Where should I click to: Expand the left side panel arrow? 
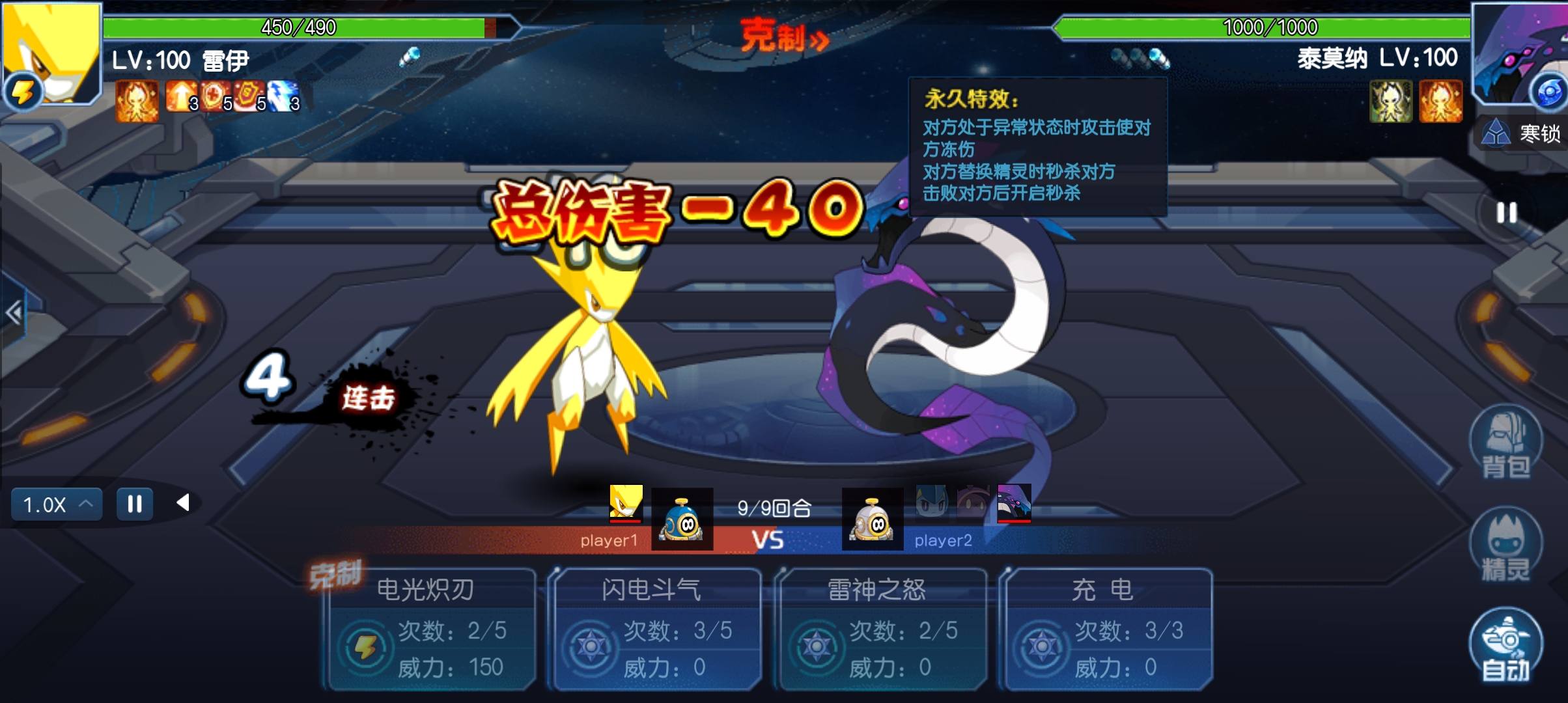(x=14, y=313)
